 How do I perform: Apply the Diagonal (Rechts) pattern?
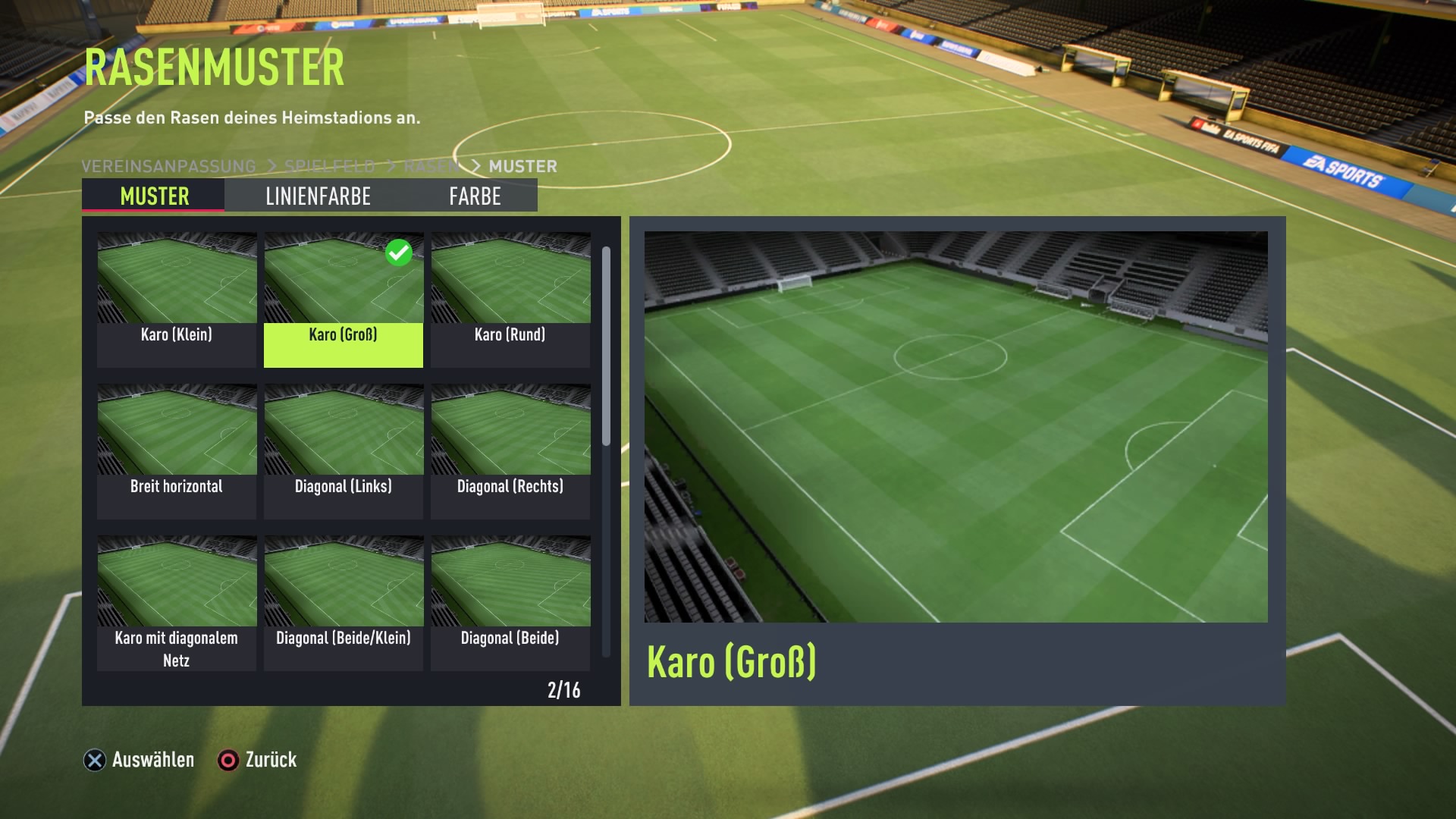pos(510,450)
